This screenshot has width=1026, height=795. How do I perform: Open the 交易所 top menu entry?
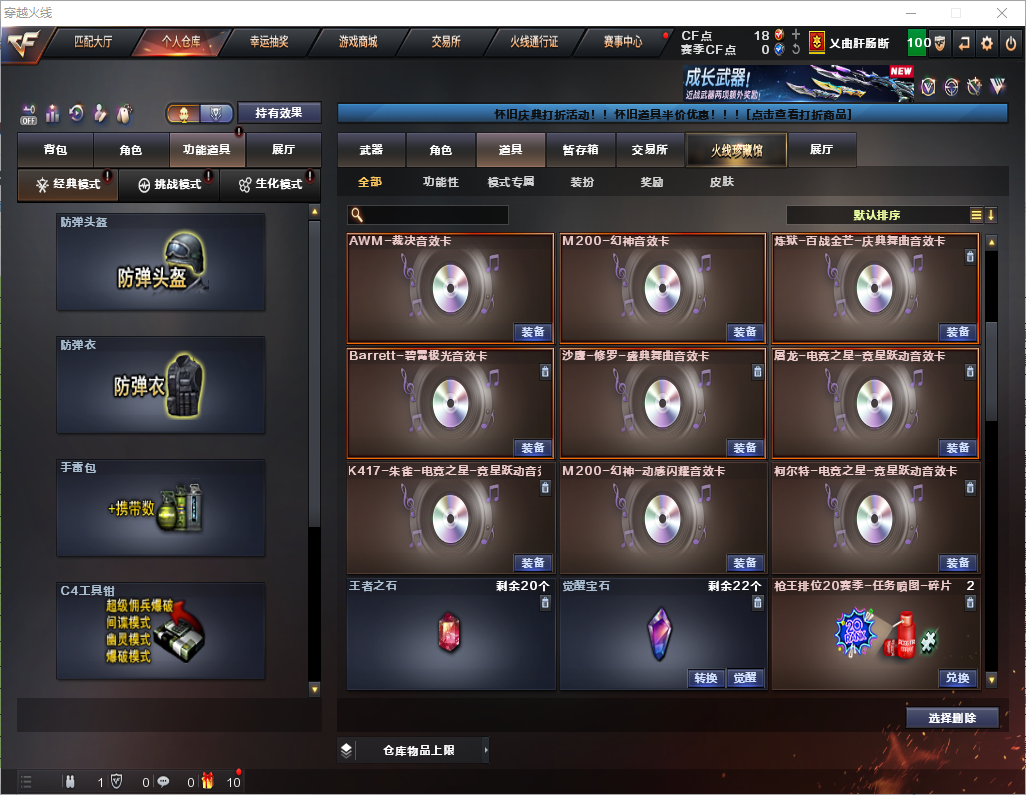coord(446,42)
